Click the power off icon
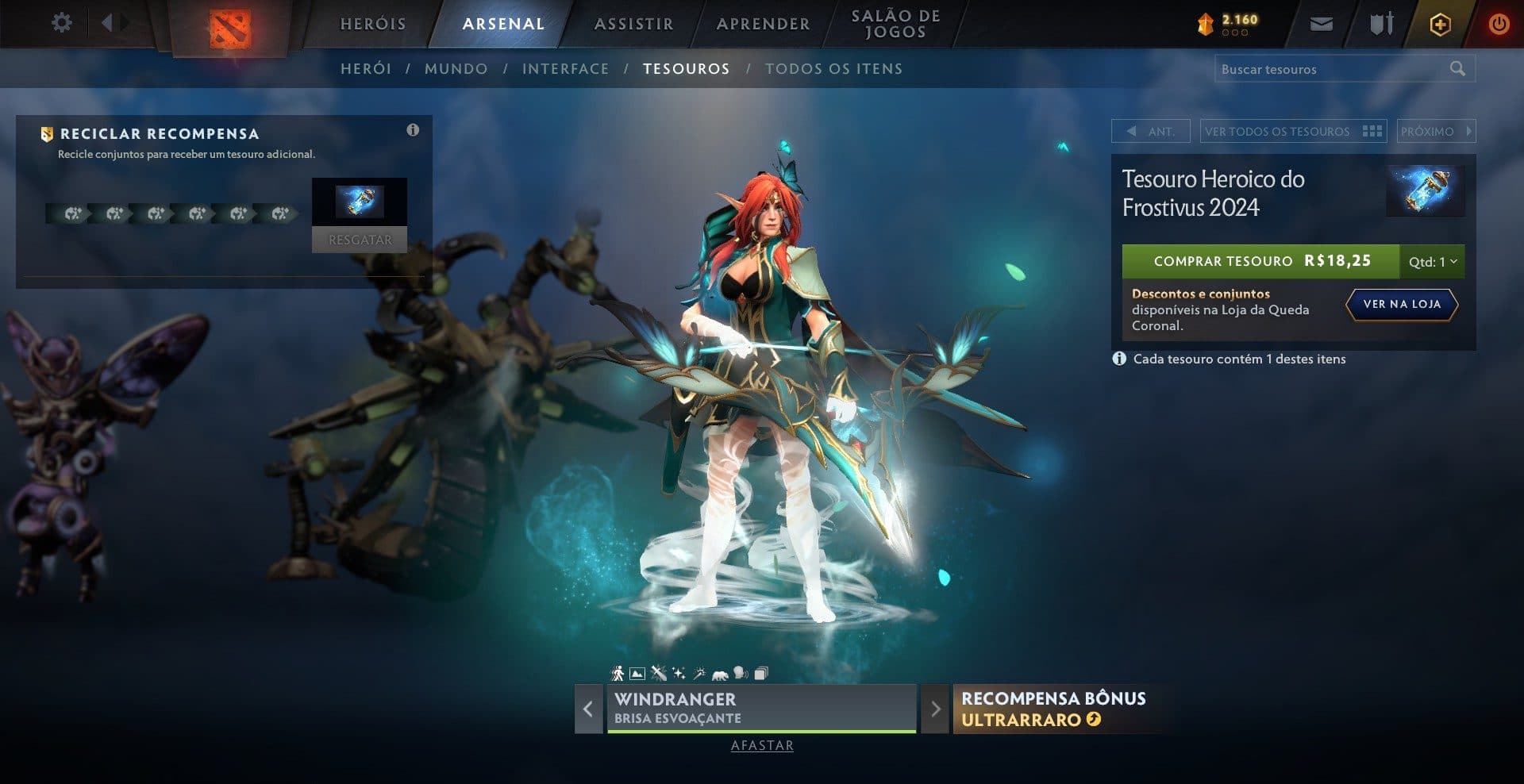Screen dimensions: 1524x784 point(1499,23)
